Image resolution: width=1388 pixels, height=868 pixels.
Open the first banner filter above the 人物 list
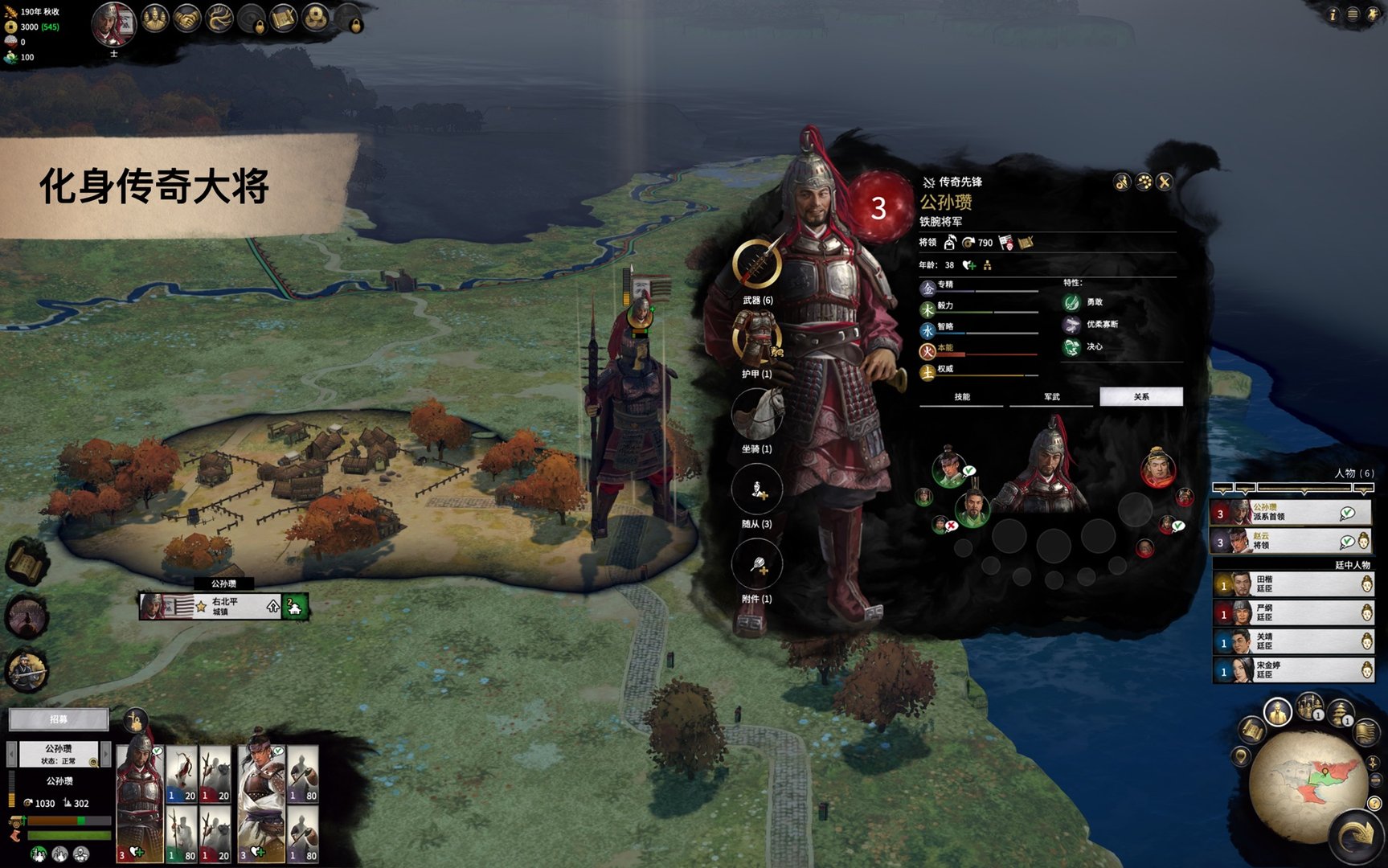coord(1223,486)
